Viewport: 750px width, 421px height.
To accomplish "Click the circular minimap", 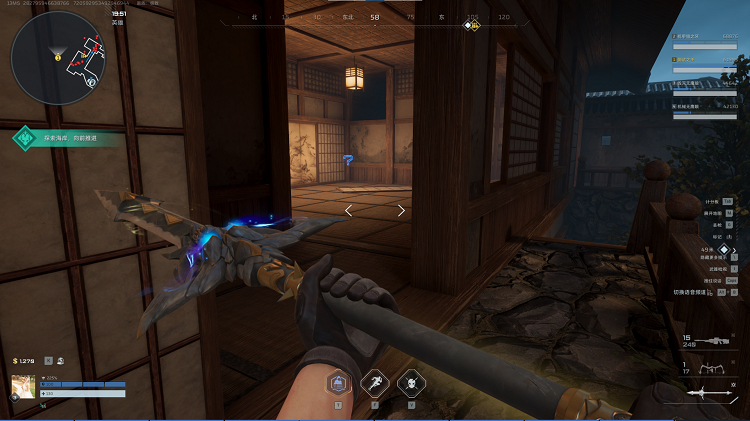I will [57, 58].
